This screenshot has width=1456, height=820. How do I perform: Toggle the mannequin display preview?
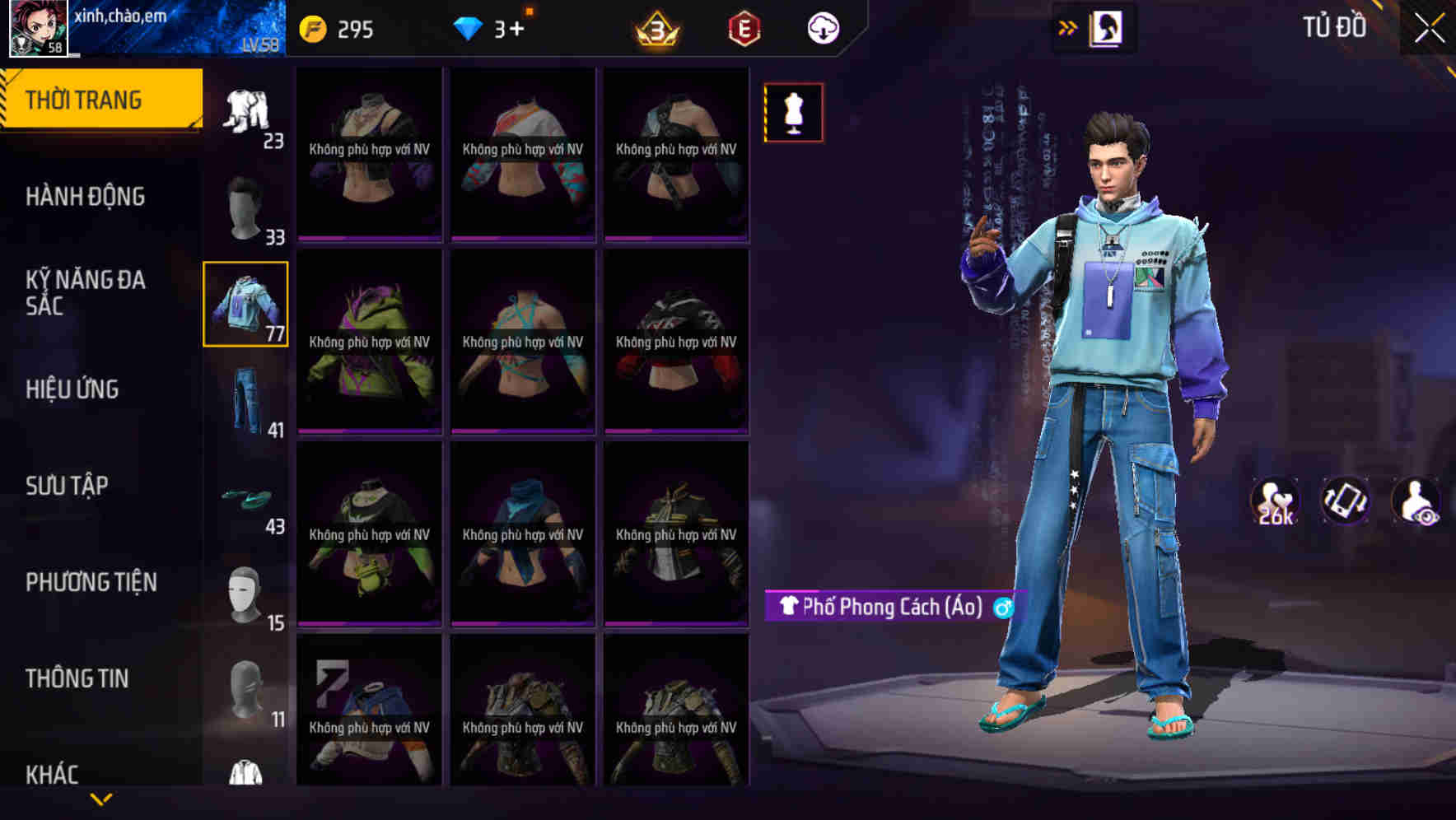pos(793,113)
